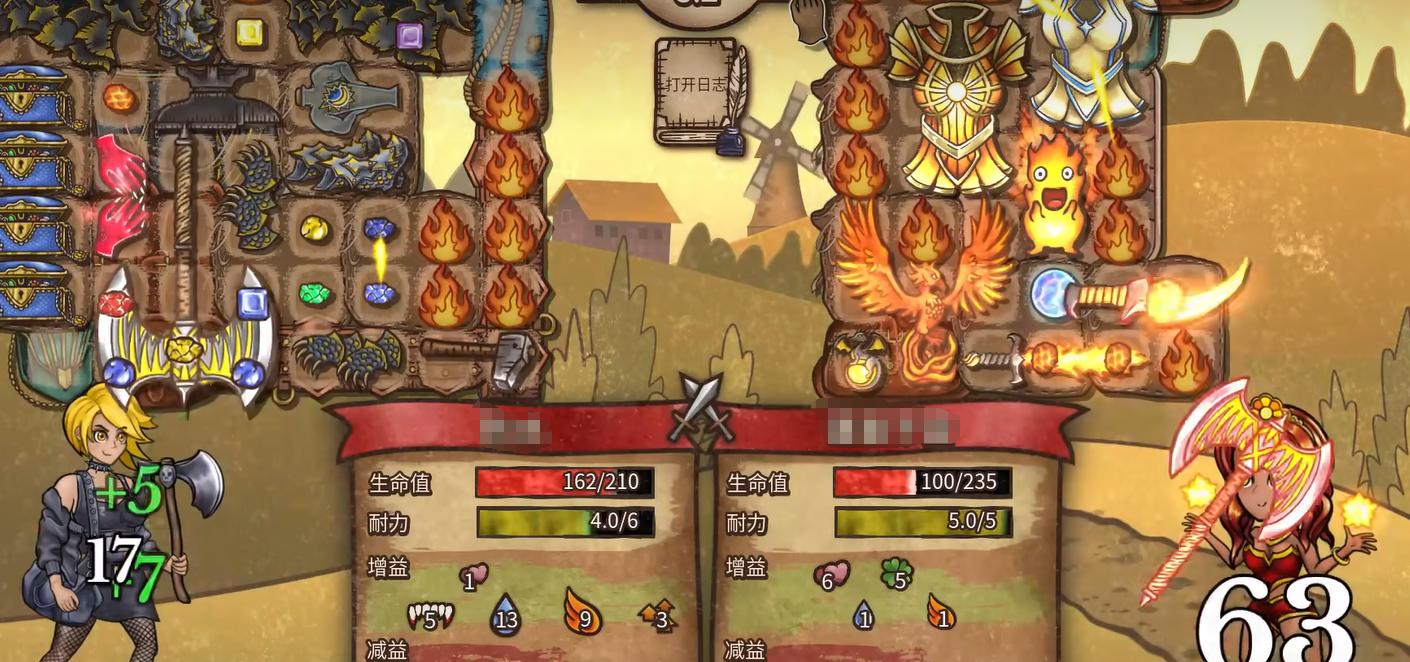Viewport: 1410px width, 662px height.
Task: Select the green gem item
Action: (315, 294)
